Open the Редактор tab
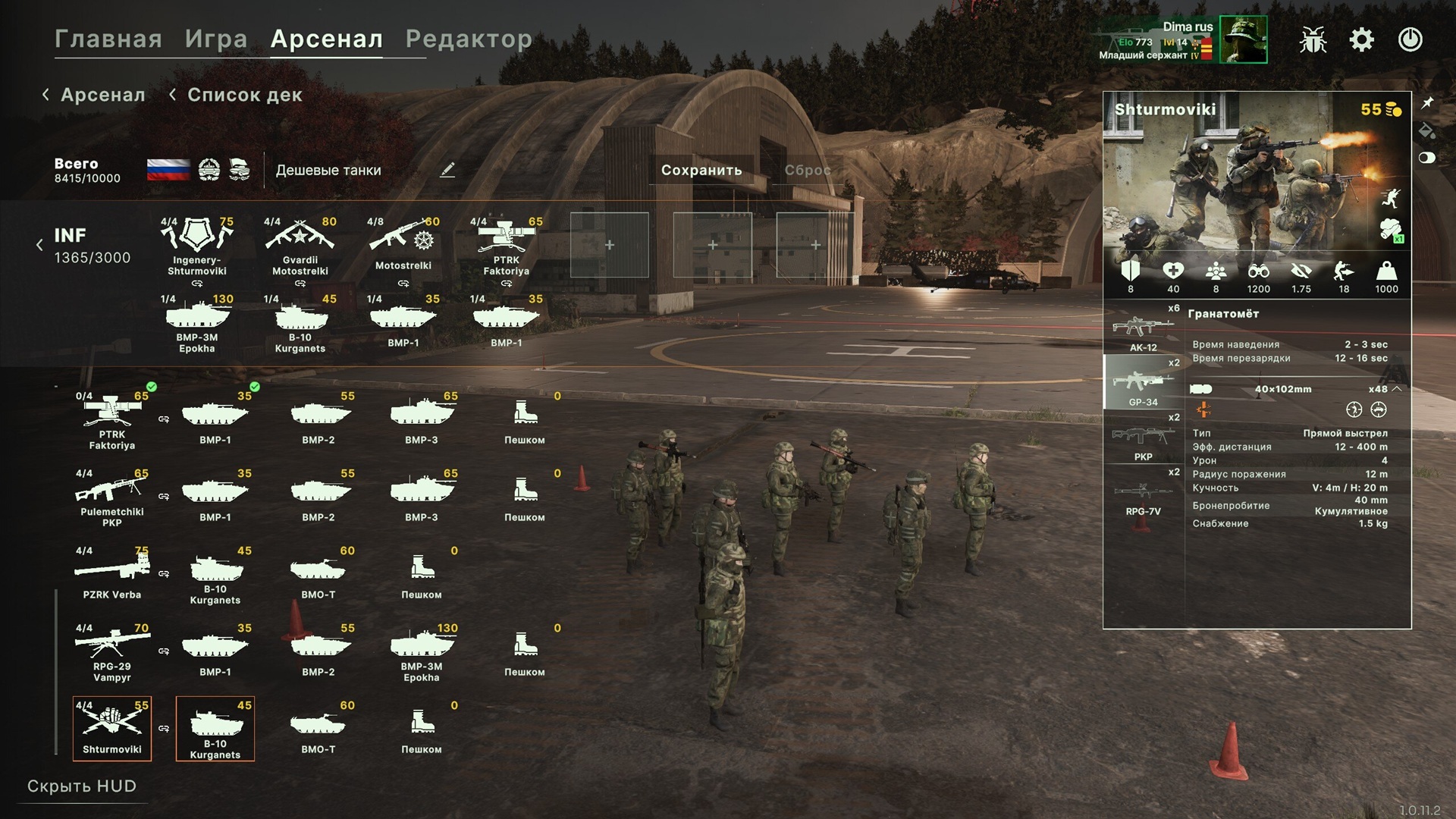The image size is (1456, 819). pyautogui.click(x=469, y=39)
